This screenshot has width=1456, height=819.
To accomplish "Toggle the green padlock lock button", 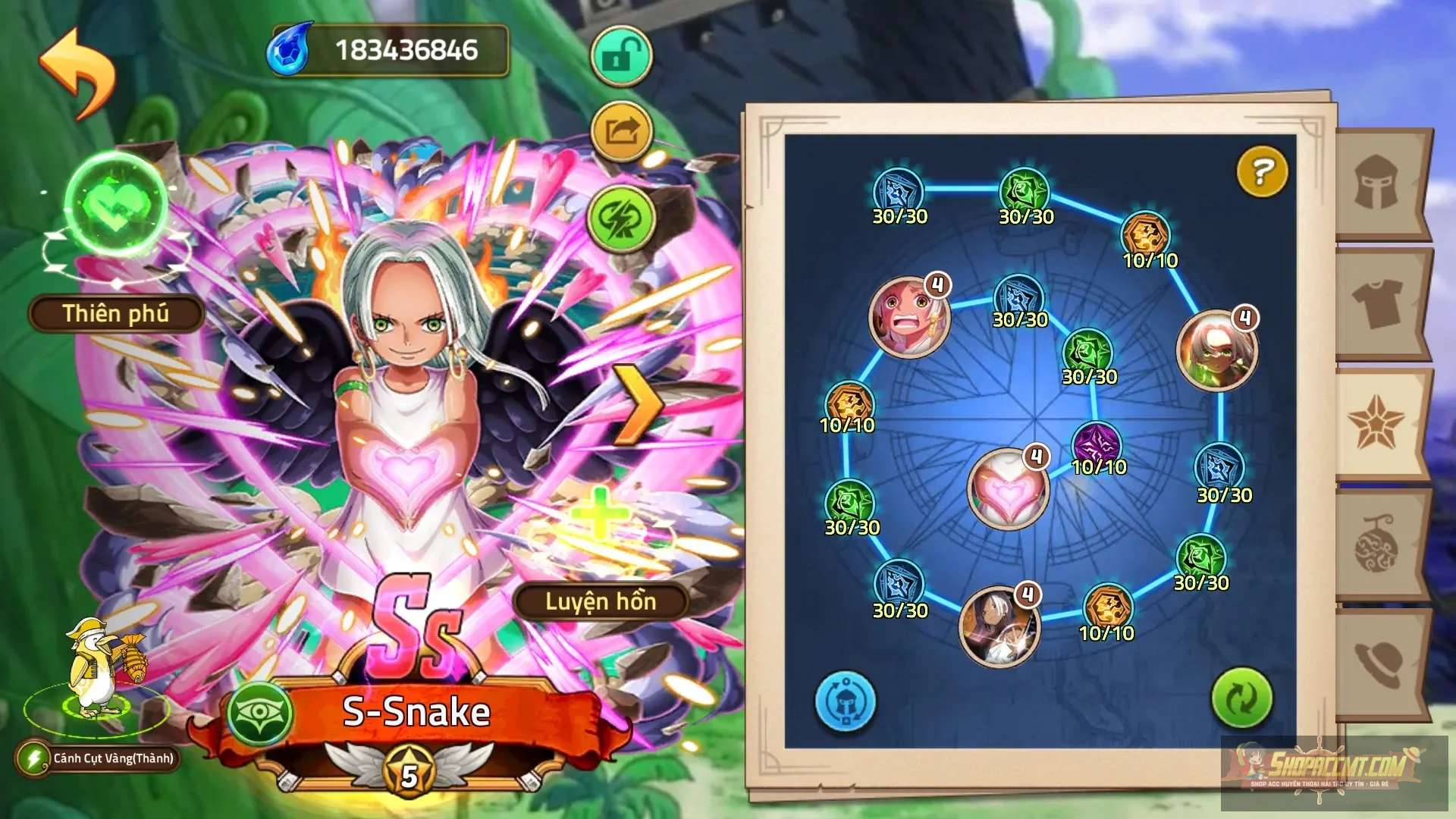I will pyautogui.click(x=621, y=55).
